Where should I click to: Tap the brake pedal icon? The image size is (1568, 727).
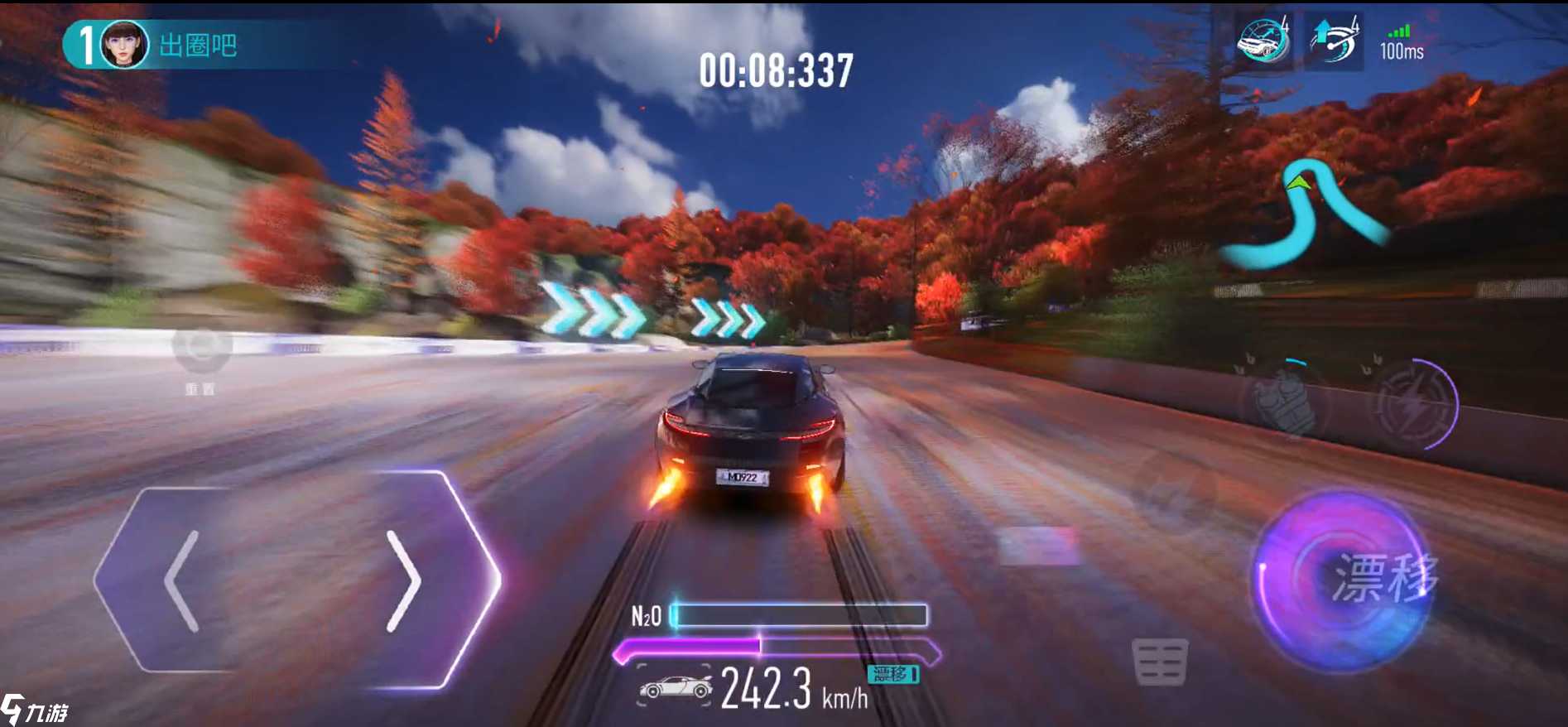click(x=1160, y=662)
